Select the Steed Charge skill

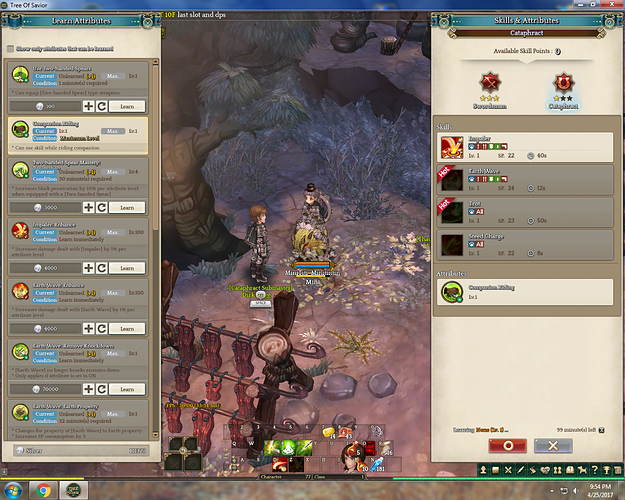525,243
